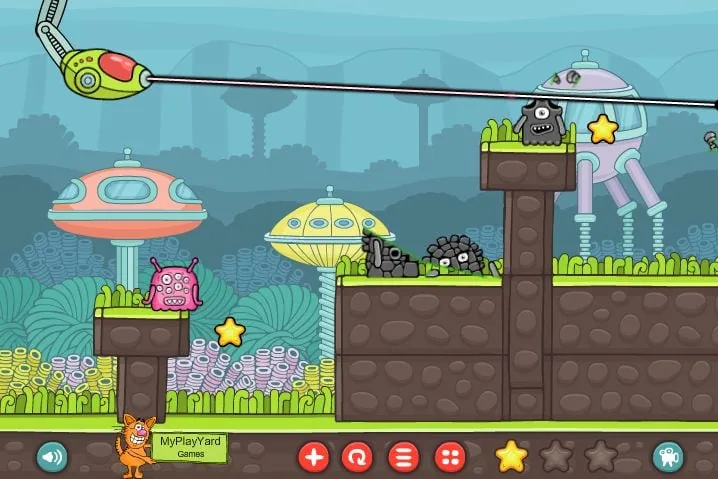
Task: Click the teal video camera button
Action: (x=667, y=457)
